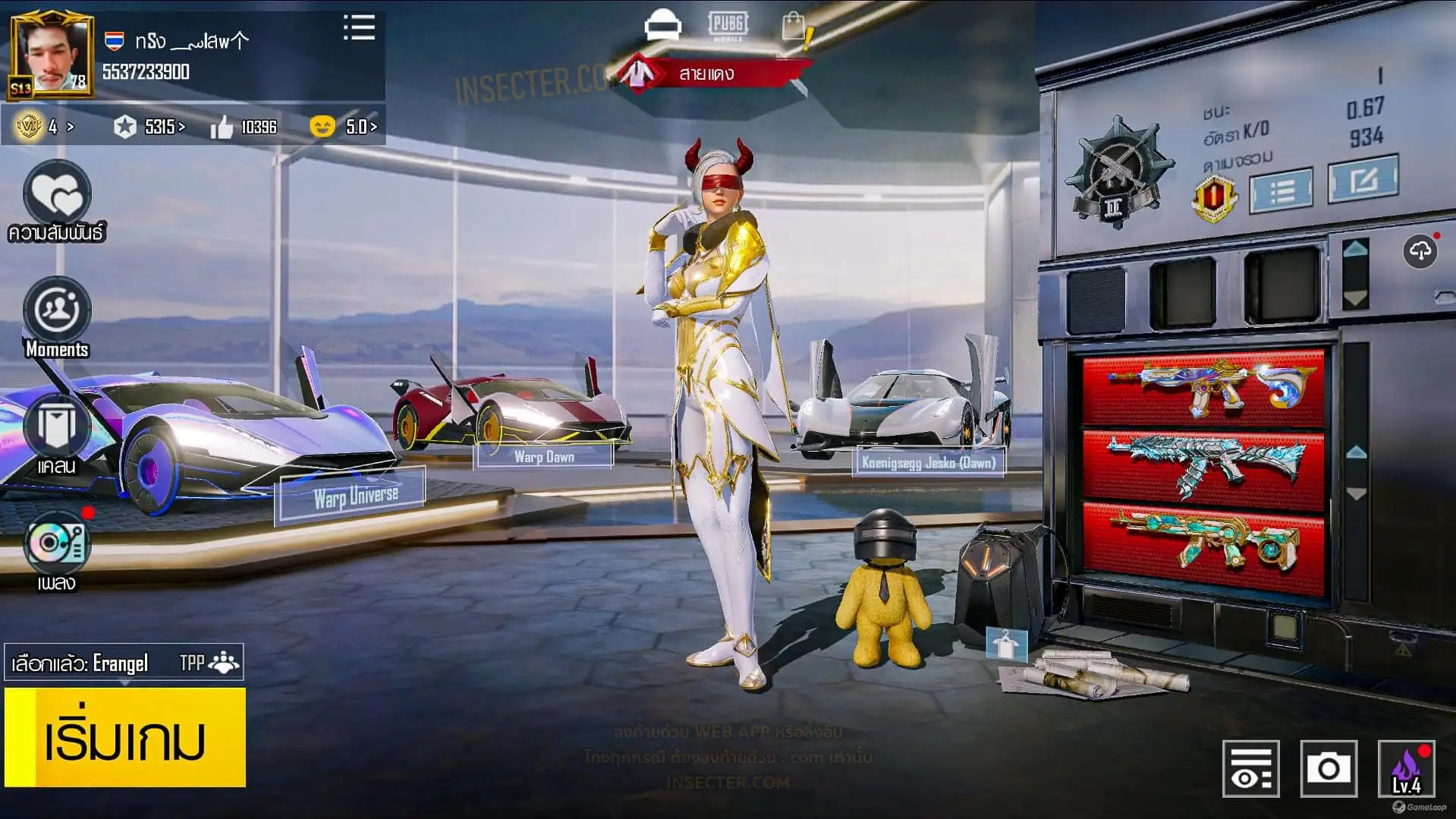The height and width of the screenshot is (819, 1456).
Task: Click the cloud download icon
Action: pos(1420,251)
